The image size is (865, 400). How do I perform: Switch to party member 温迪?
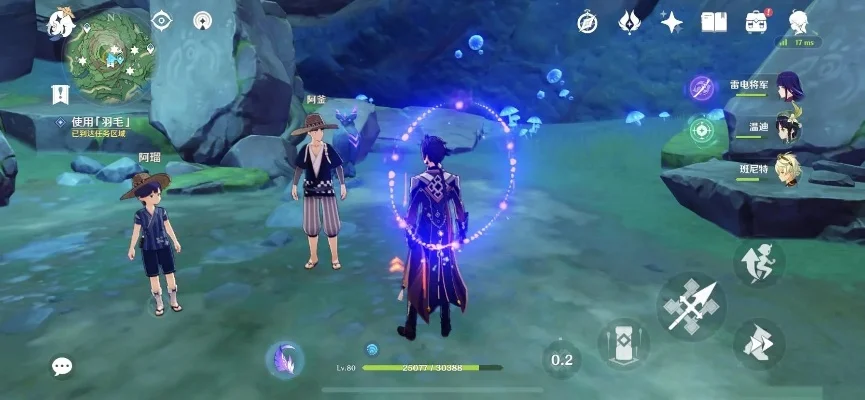tap(790, 129)
